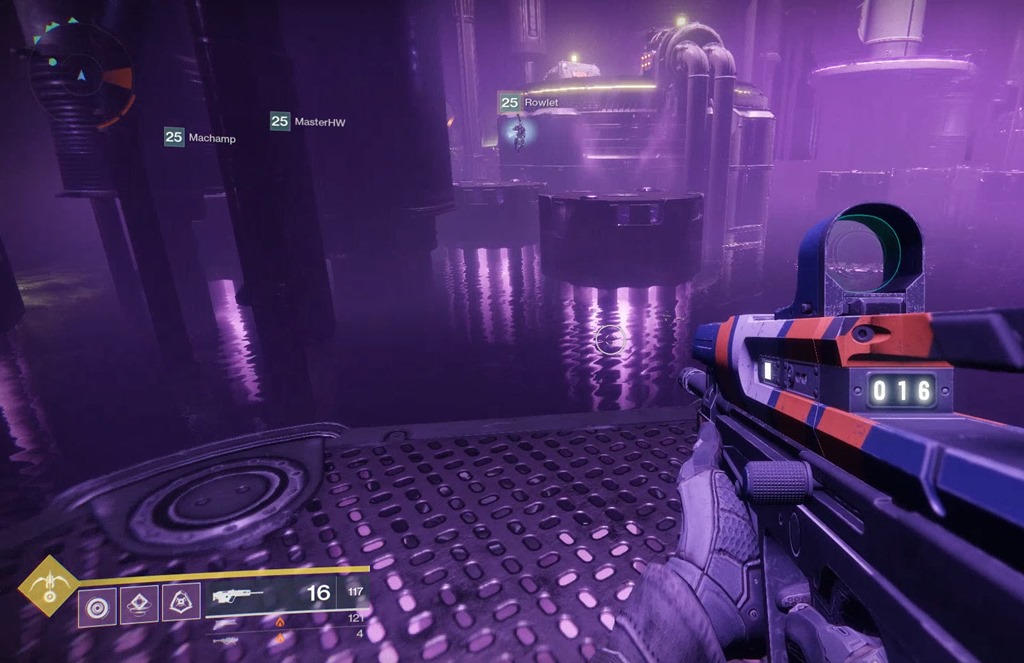Select teammate Machamp's name tag
This screenshot has width=1024, height=663.
(201, 138)
